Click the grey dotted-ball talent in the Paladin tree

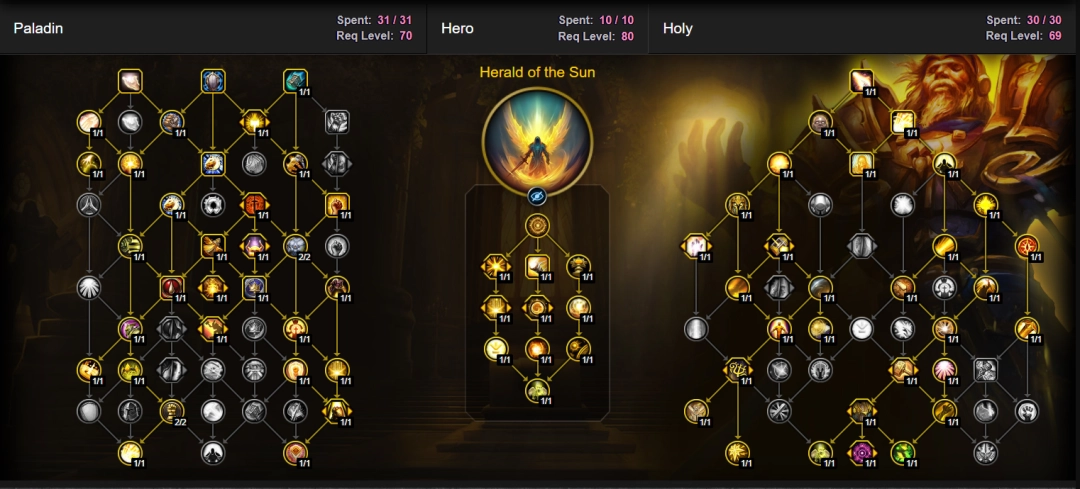click(212, 205)
